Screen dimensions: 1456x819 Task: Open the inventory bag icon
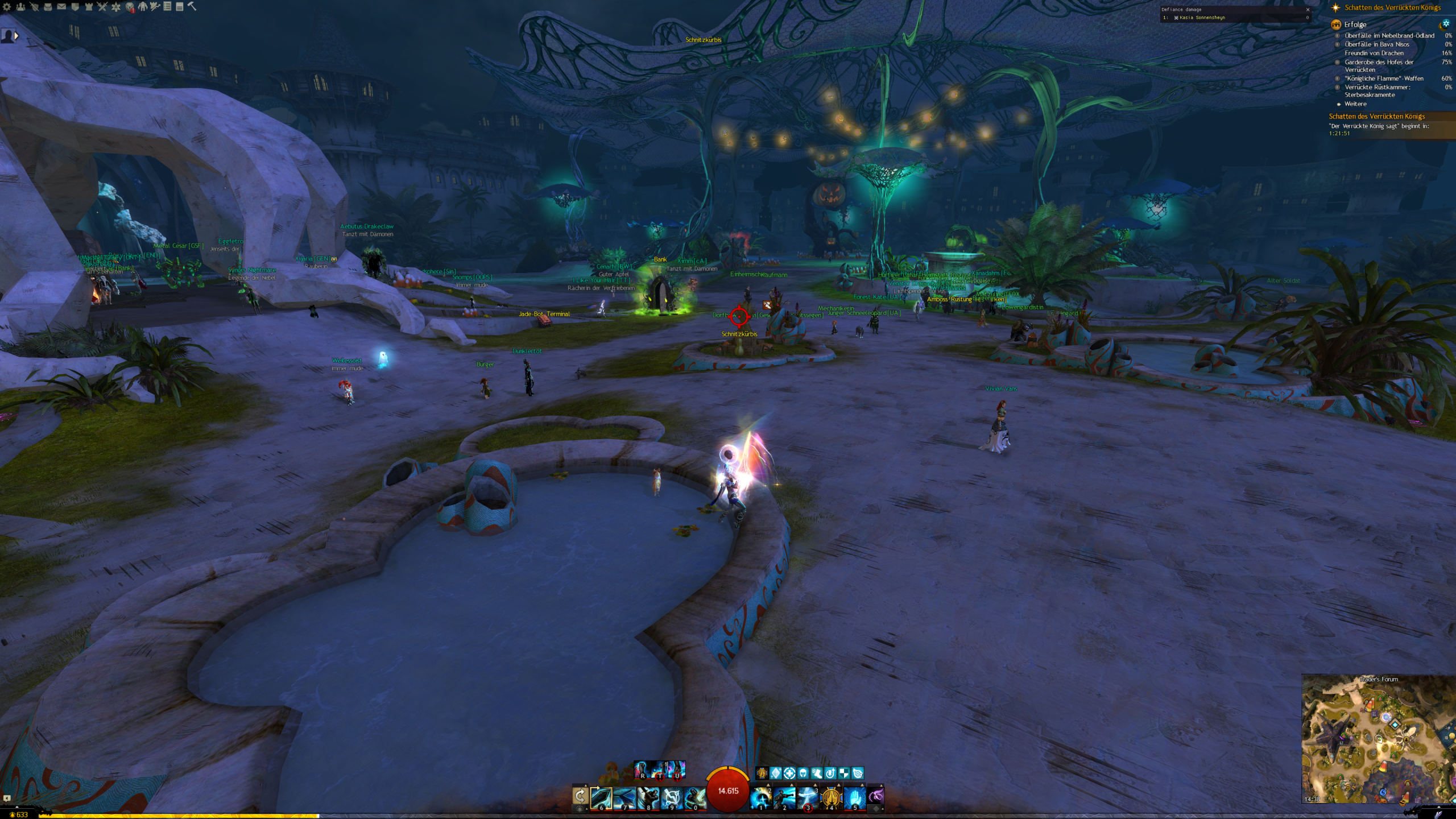pyautogui.click(x=48, y=7)
